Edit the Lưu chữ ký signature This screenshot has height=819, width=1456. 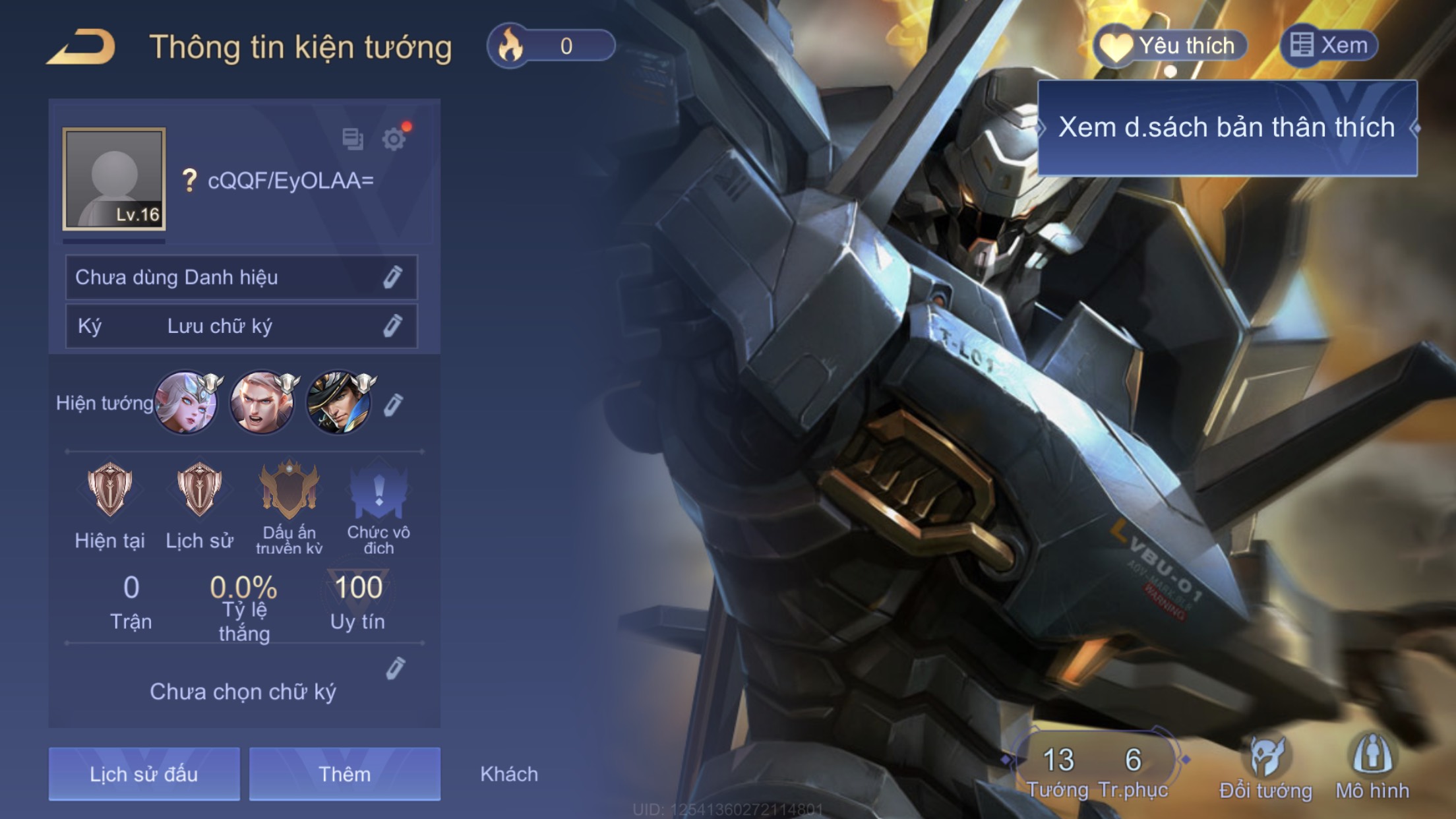tap(392, 326)
